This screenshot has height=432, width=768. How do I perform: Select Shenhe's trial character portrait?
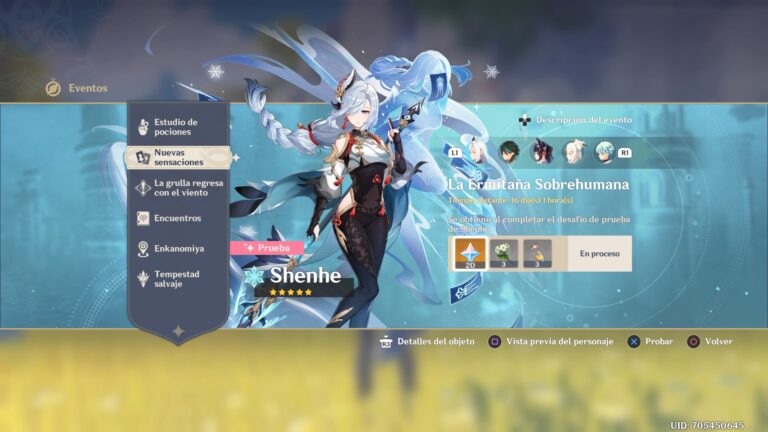(478, 152)
